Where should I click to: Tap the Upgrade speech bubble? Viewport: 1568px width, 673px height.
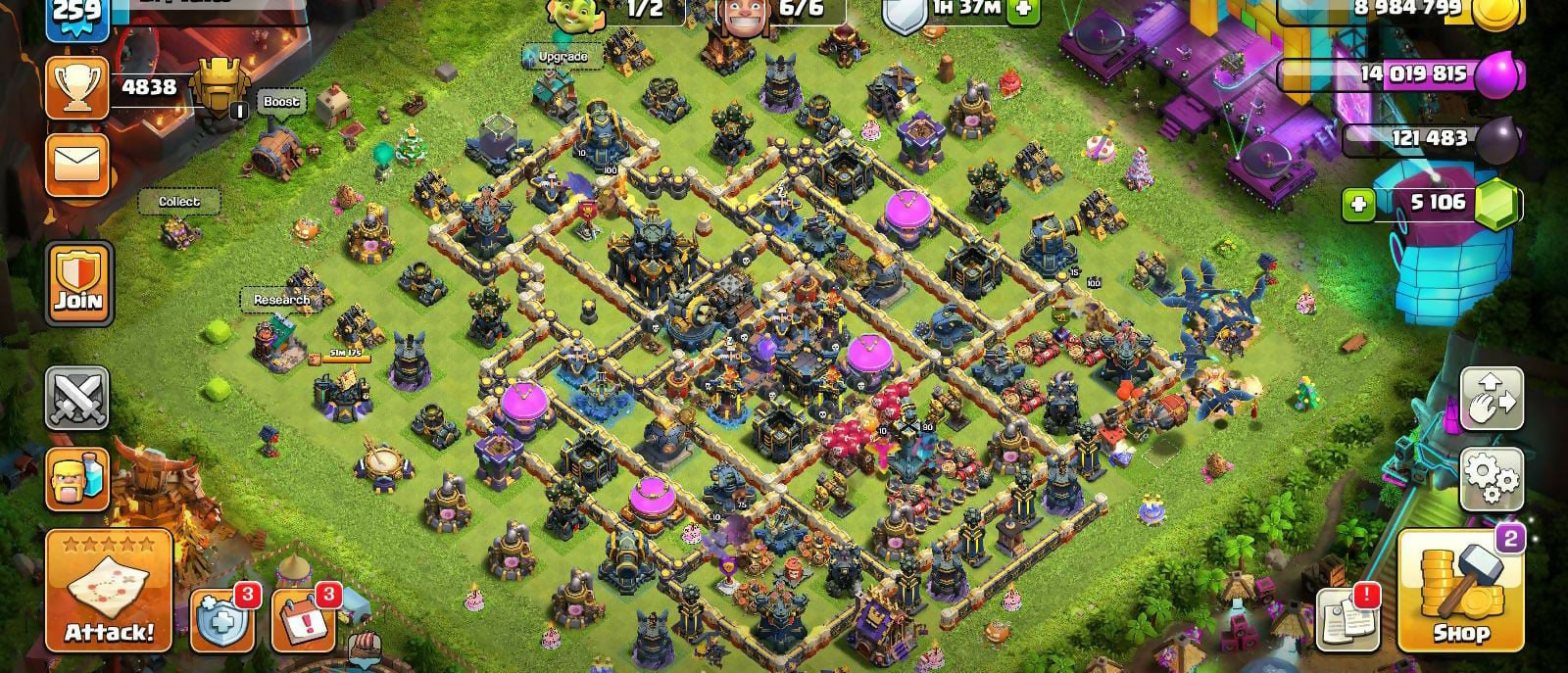pos(563,57)
